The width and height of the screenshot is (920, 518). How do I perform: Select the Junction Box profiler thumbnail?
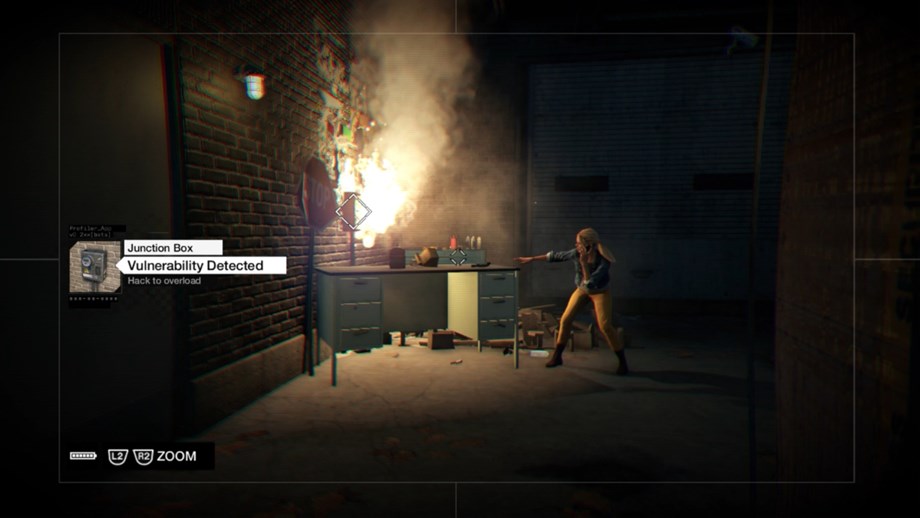pos(94,266)
